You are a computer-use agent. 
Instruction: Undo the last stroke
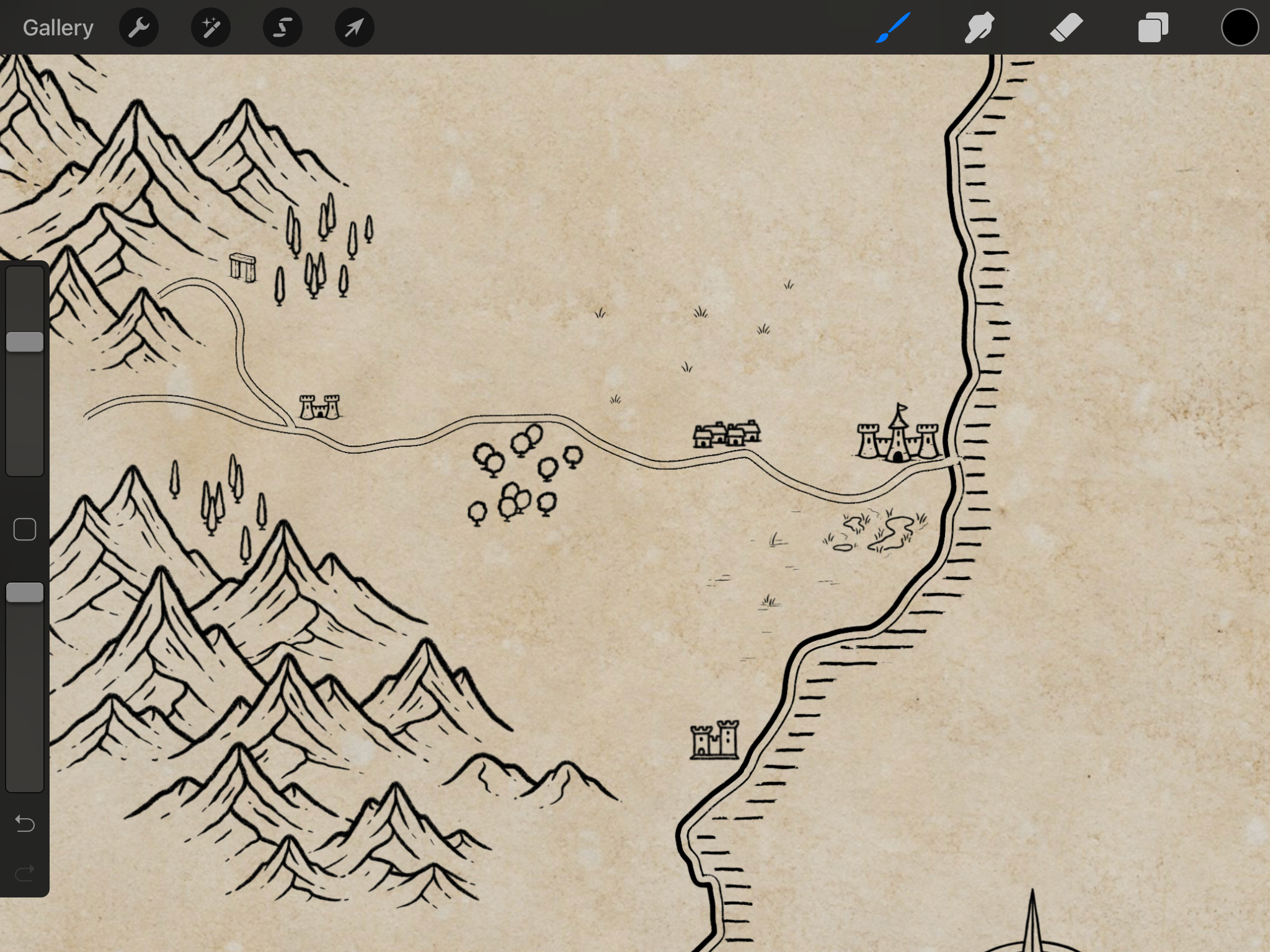coord(25,824)
